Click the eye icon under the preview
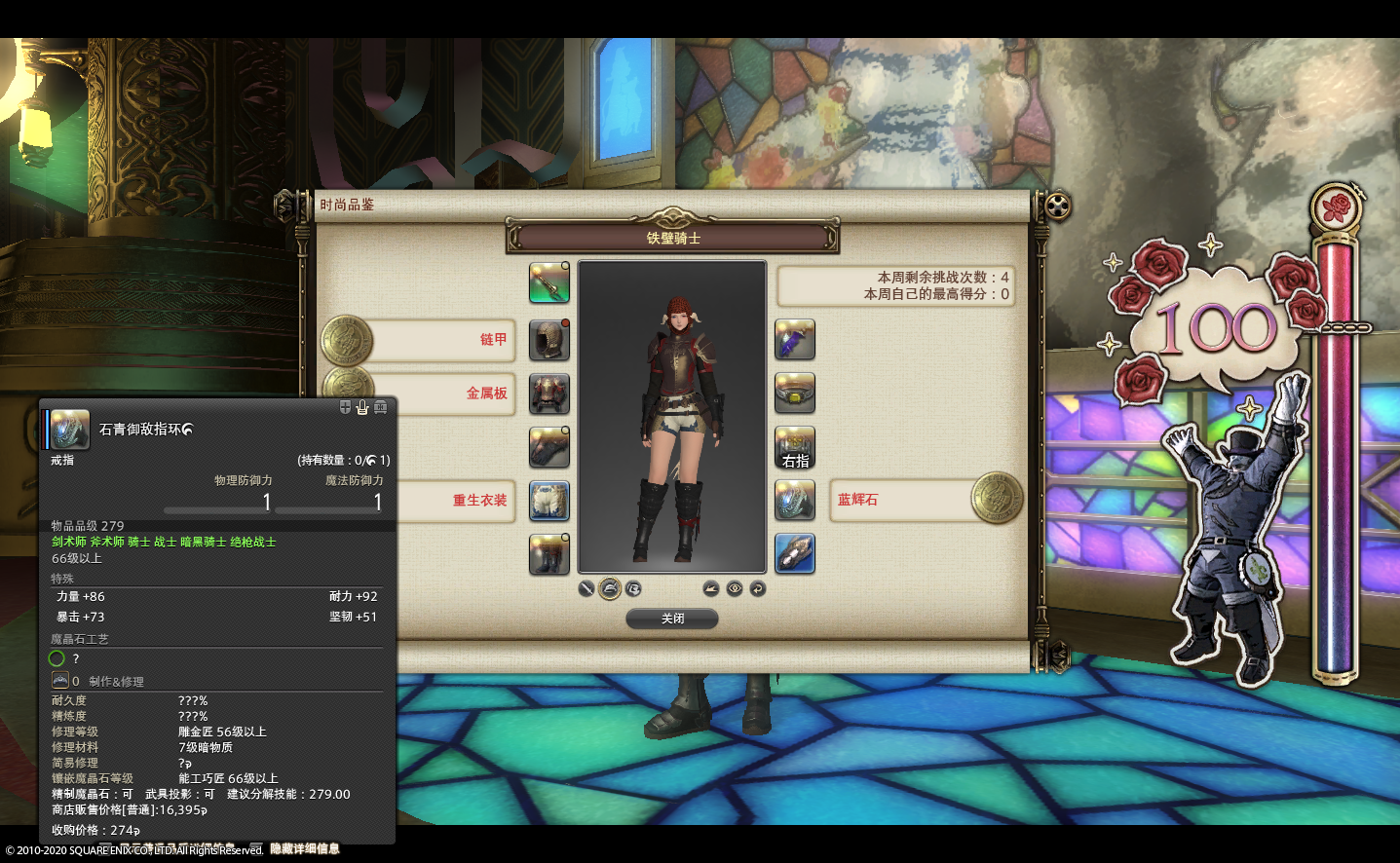Viewport: 1400px width, 863px height. click(735, 588)
